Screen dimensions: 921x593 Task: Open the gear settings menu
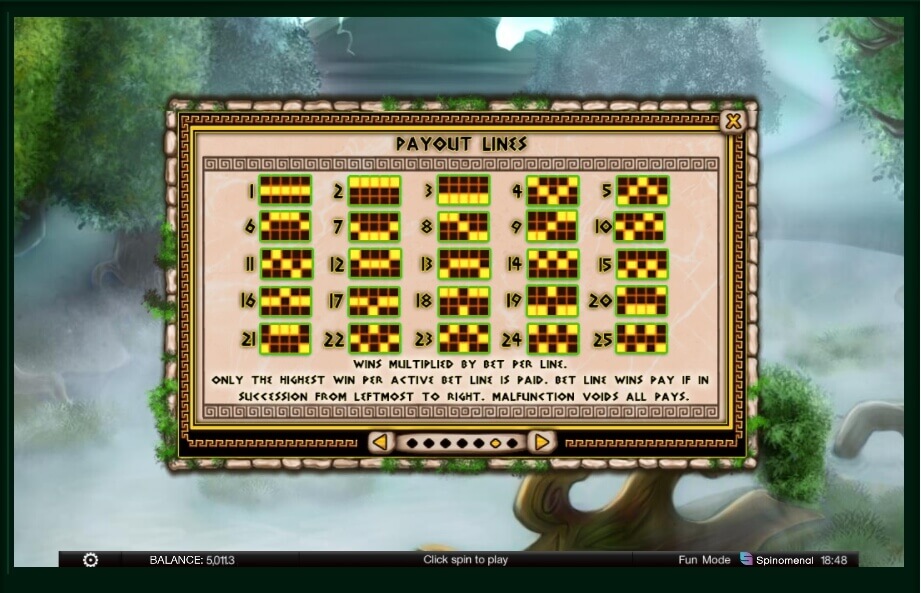pos(90,560)
